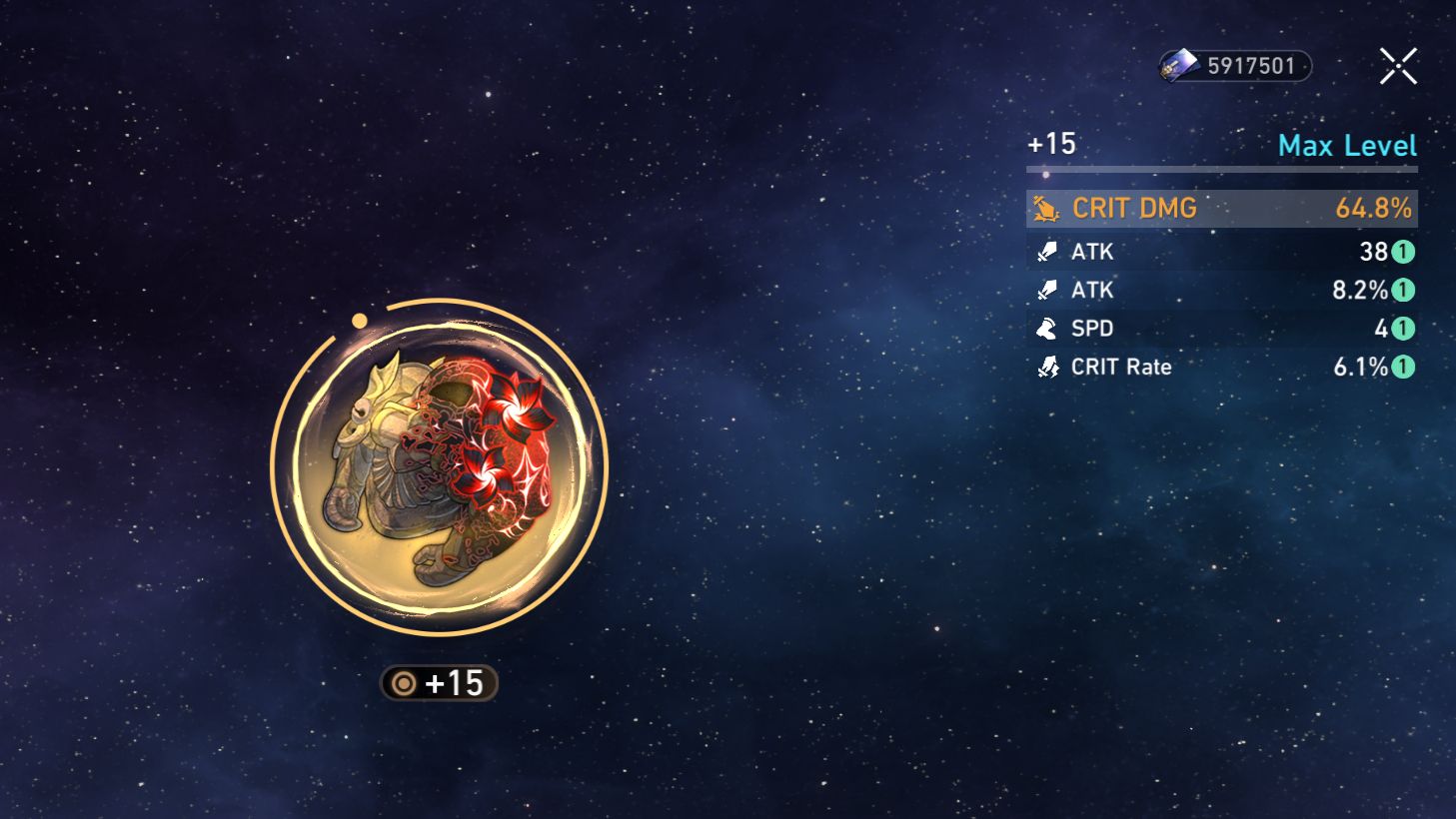The height and width of the screenshot is (819, 1456).
Task: Click the green 1 badge on the SPD row
Action: (x=1402, y=328)
